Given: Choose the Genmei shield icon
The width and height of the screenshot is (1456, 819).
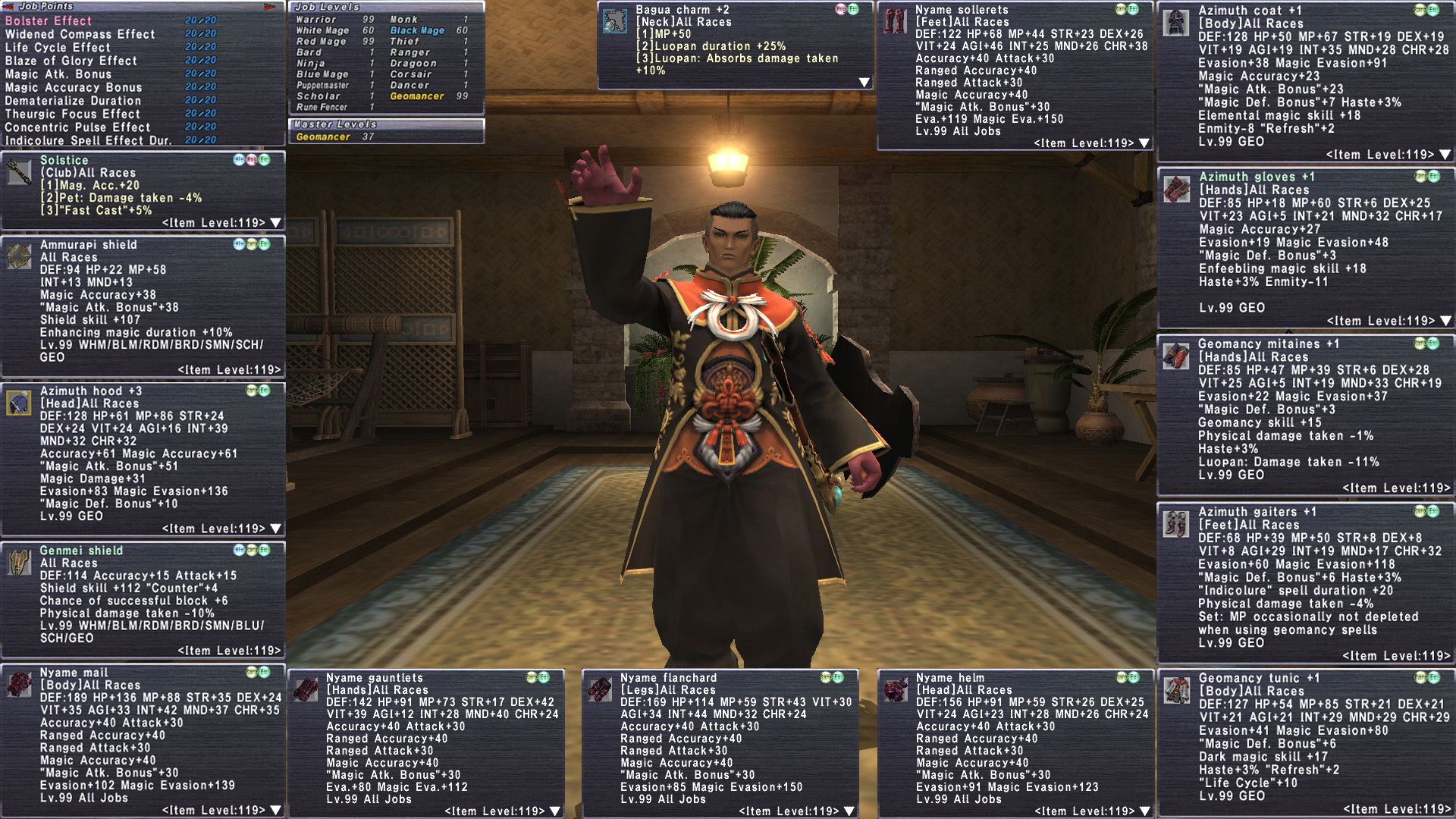Looking at the screenshot, I should coord(18,563).
